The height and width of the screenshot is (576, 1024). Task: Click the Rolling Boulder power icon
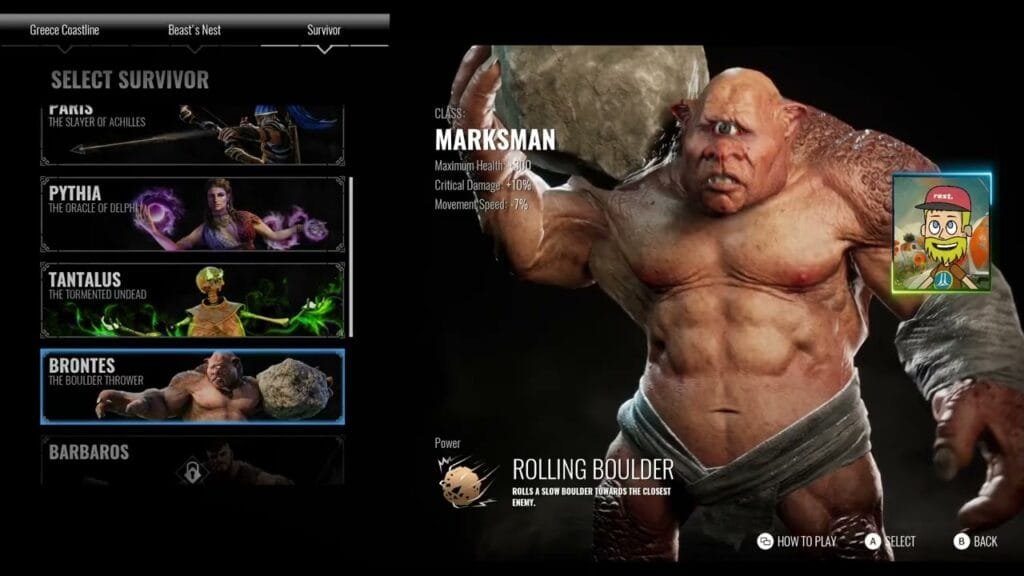(x=467, y=479)
